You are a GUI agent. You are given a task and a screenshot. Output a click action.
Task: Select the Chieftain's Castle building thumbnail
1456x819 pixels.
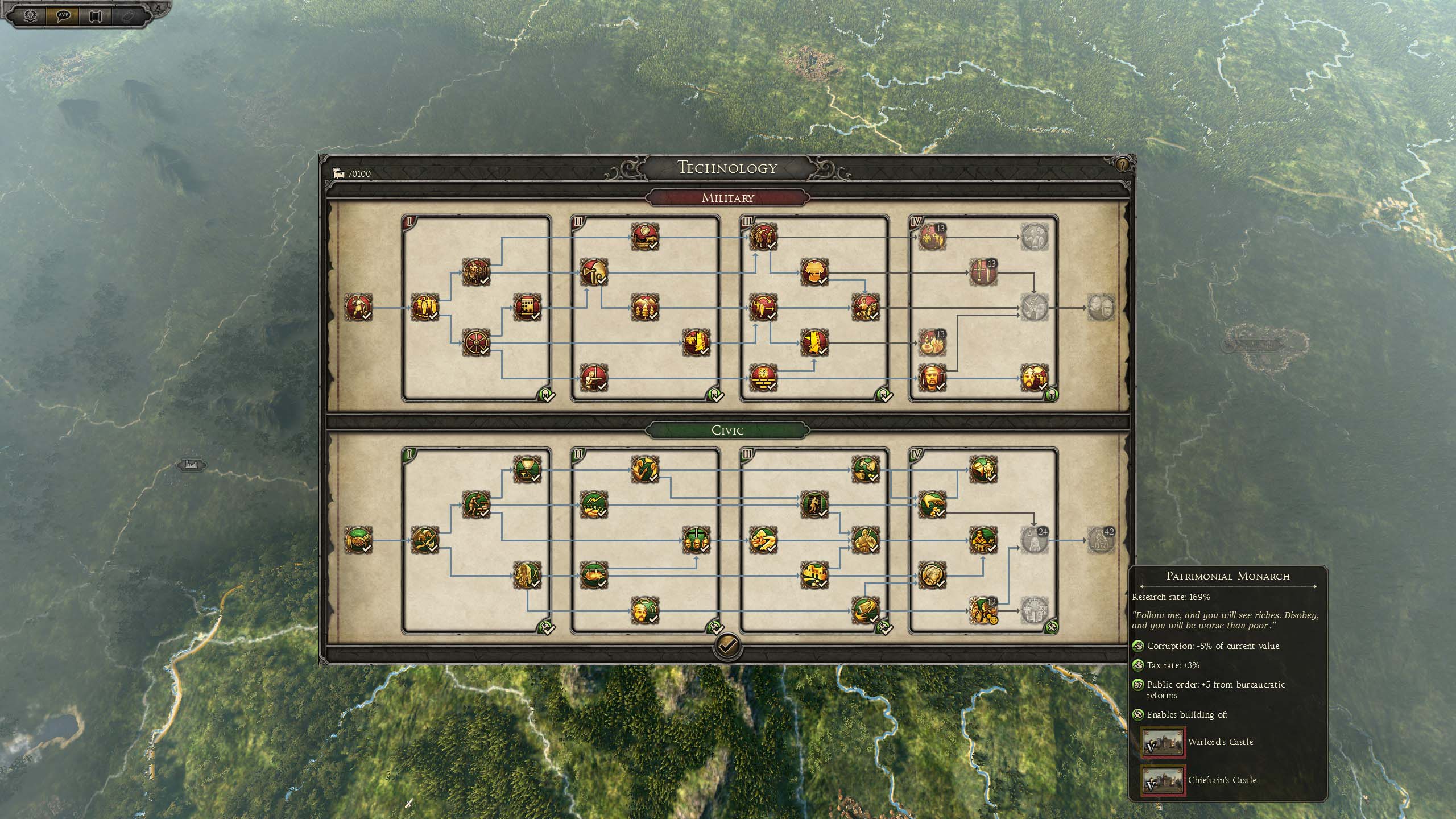[x=1163, y=780]
